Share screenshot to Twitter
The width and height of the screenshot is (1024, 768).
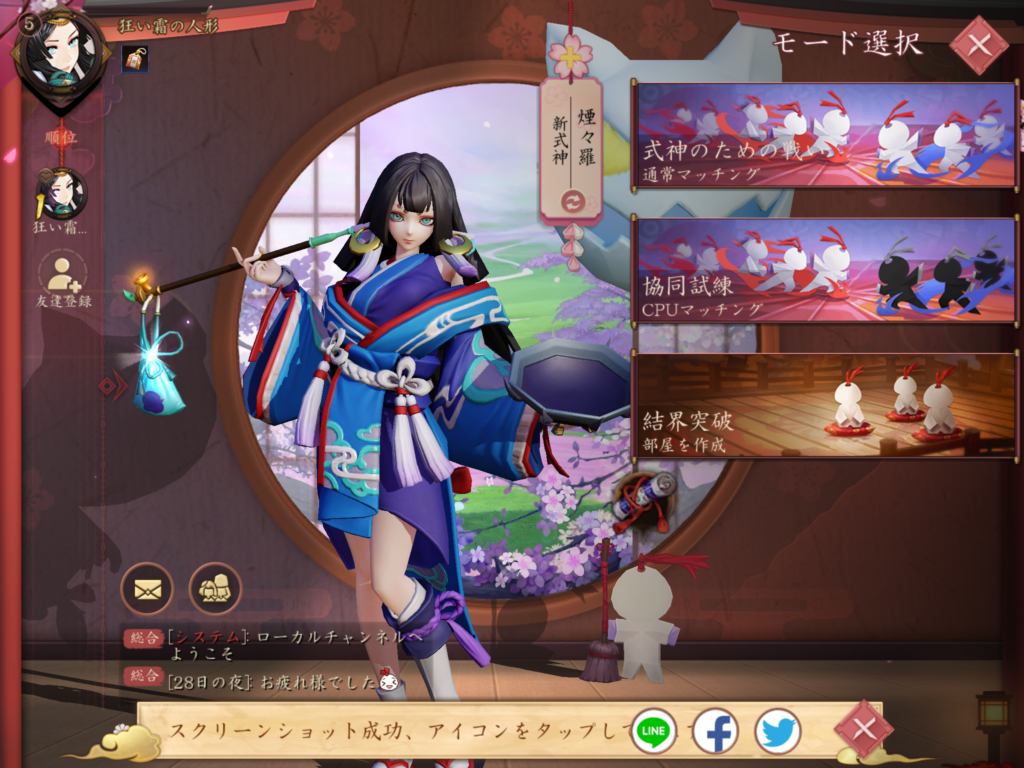(x=777, y=731)
